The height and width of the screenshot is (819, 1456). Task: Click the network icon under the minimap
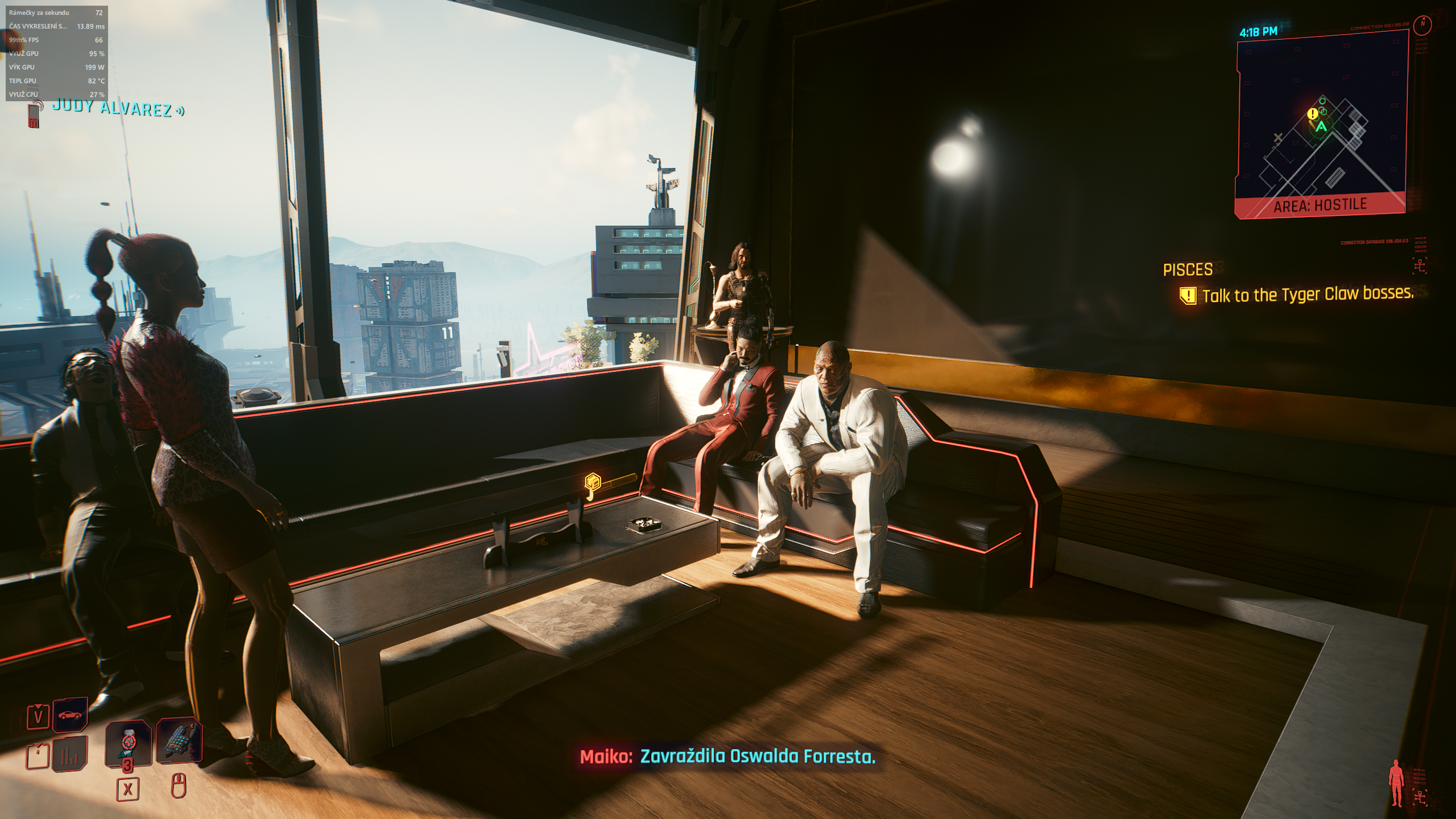pos(1420,265)
